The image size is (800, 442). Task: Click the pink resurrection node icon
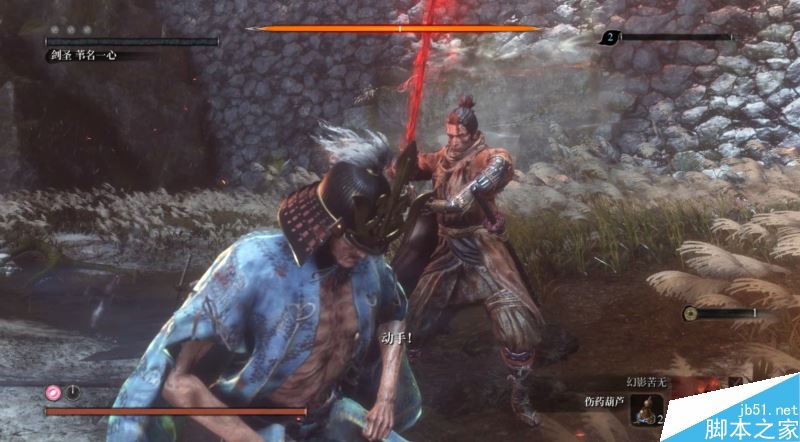(53, 391)
